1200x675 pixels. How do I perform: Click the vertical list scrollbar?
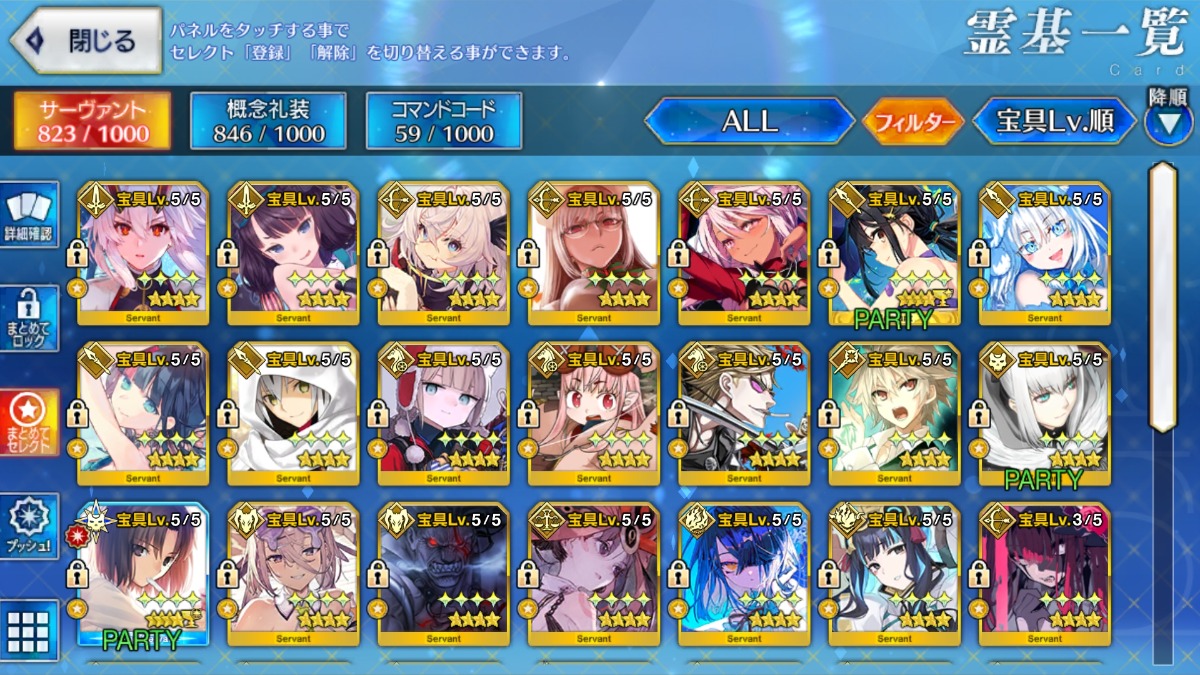pos(1162,300)
